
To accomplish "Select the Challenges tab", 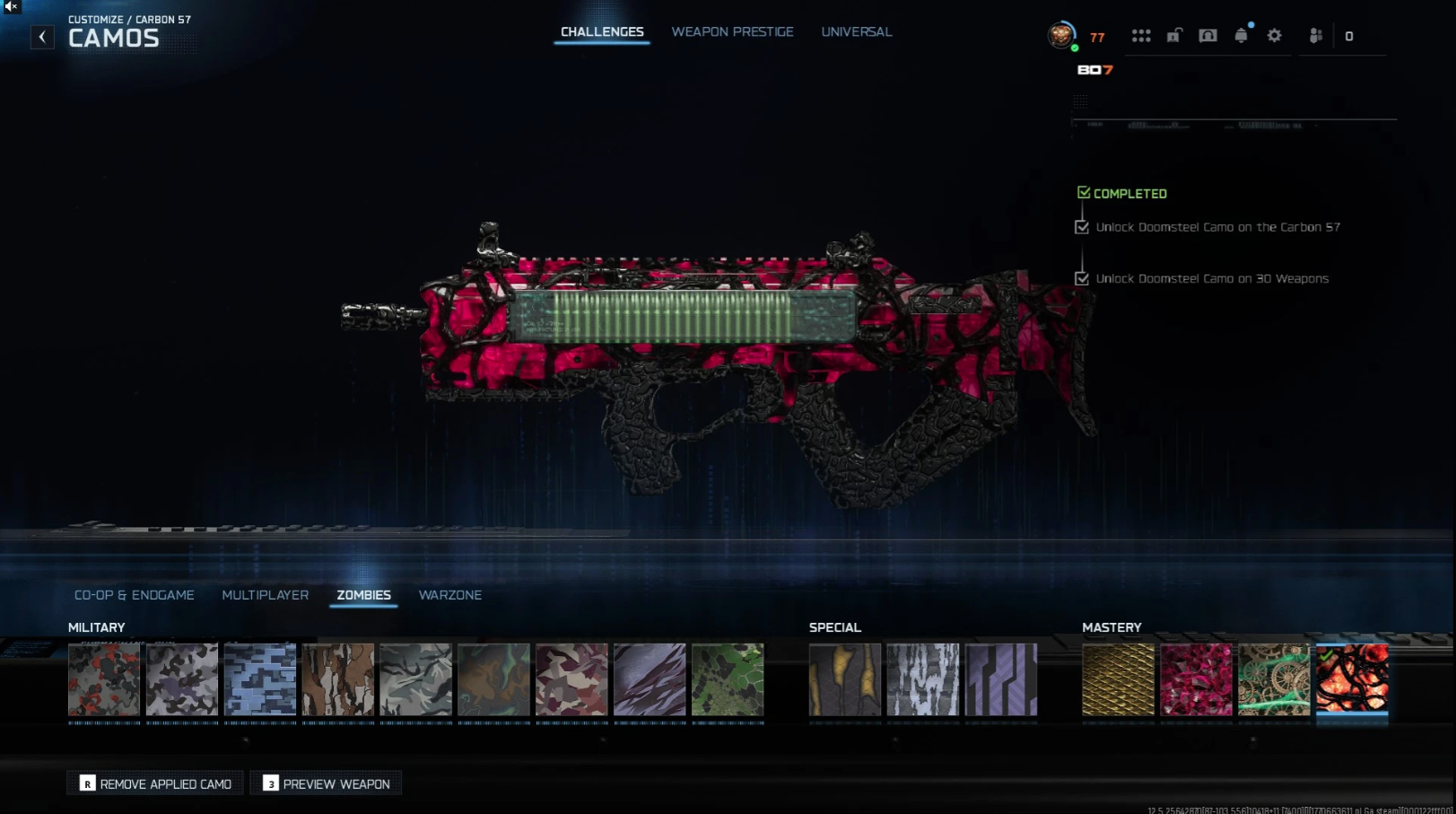I will (x=602, y=32).
